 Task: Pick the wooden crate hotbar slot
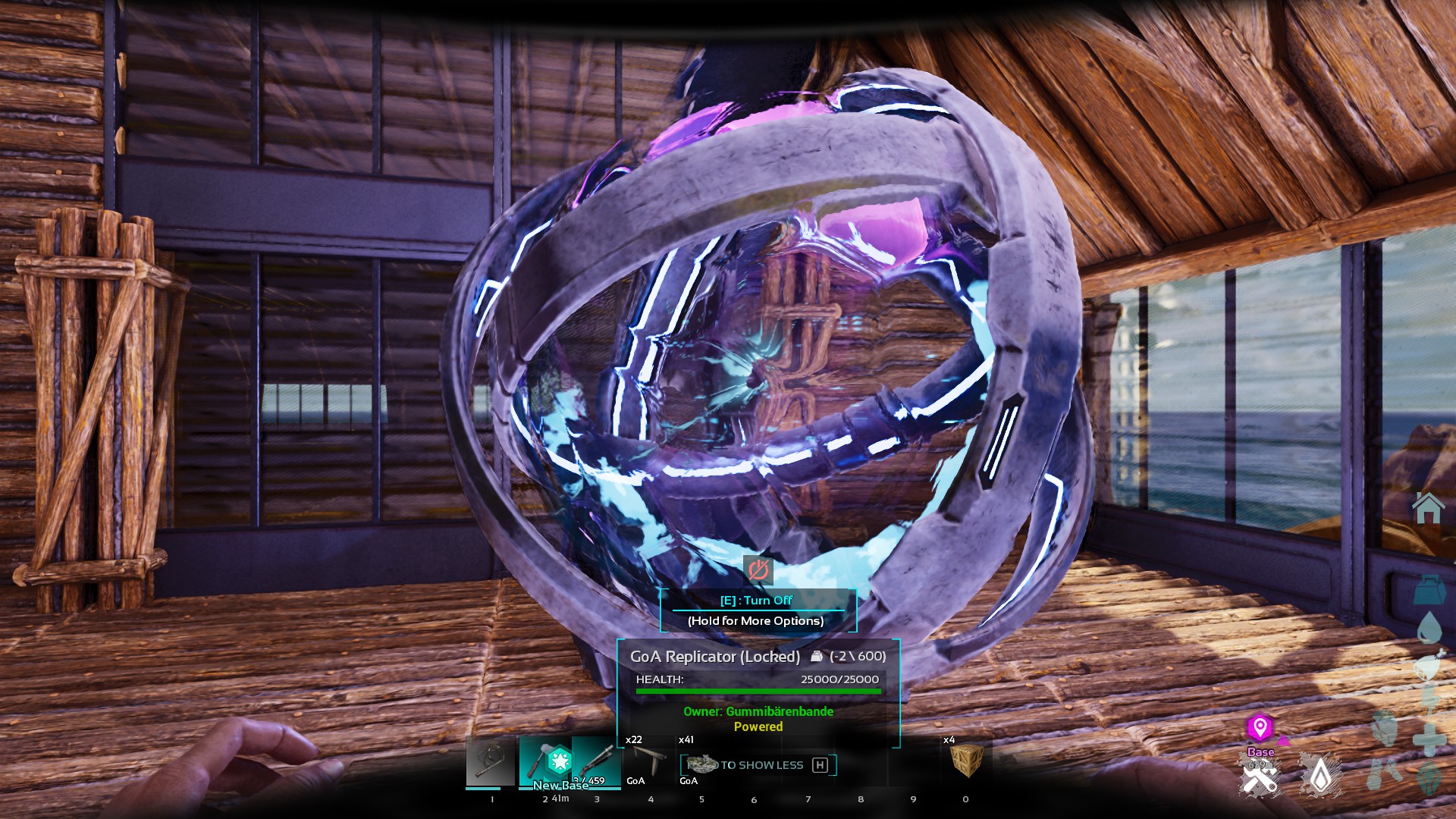[x=965, y=761]
